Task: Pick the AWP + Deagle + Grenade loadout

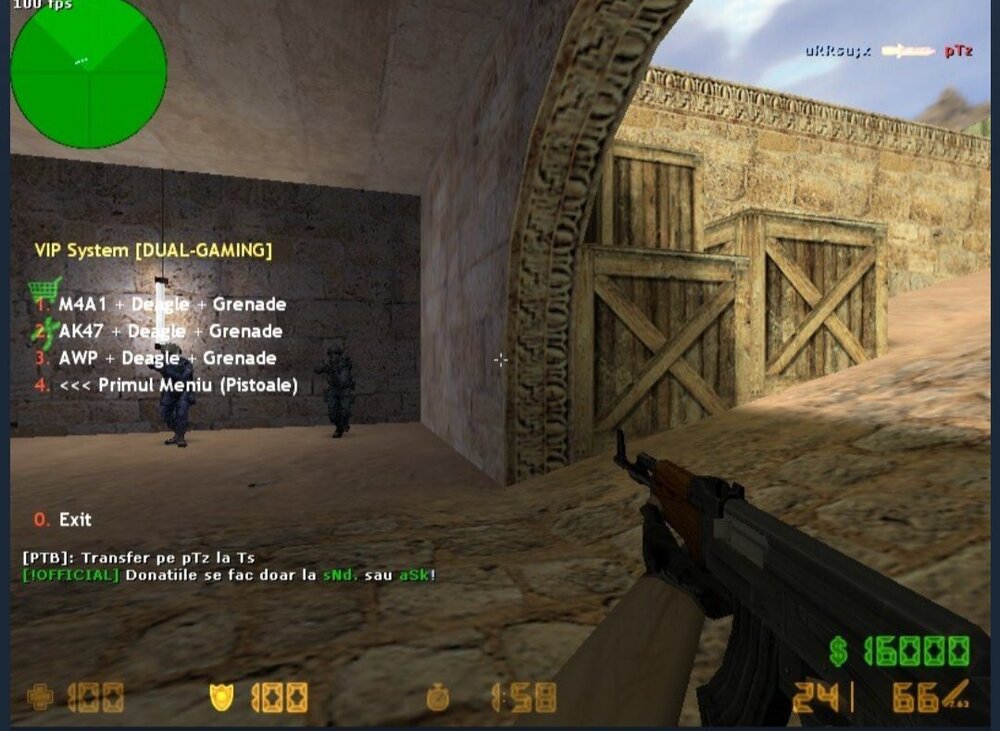Action: click(x=167, y=358)
